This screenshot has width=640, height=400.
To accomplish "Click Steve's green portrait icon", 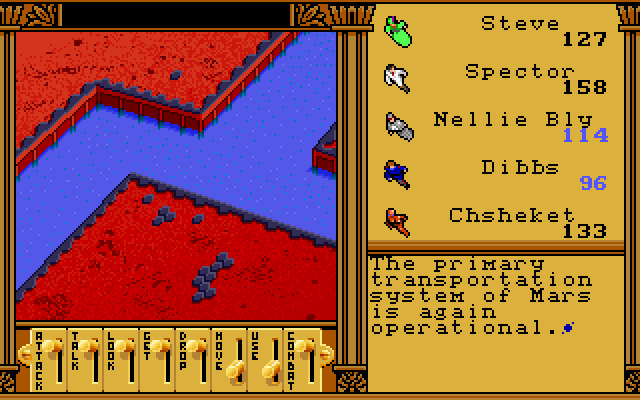I will click(x=398, y=31).
